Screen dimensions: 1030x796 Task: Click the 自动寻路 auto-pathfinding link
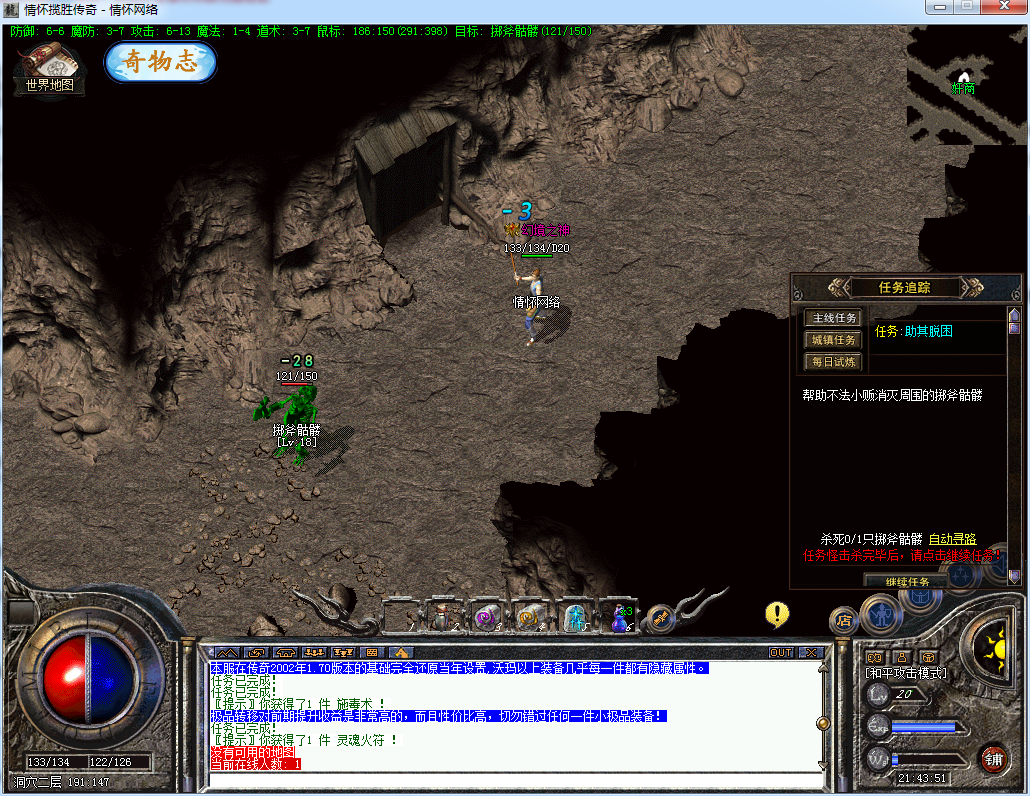pos(952,539)
